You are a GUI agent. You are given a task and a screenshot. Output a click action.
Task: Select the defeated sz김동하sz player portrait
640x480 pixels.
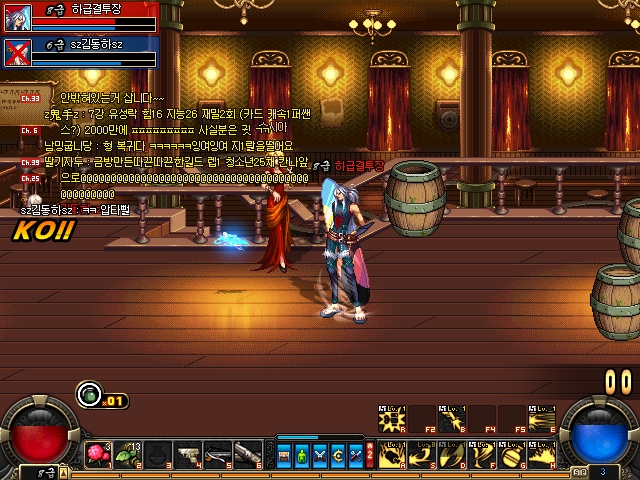[x=16, y=52]
